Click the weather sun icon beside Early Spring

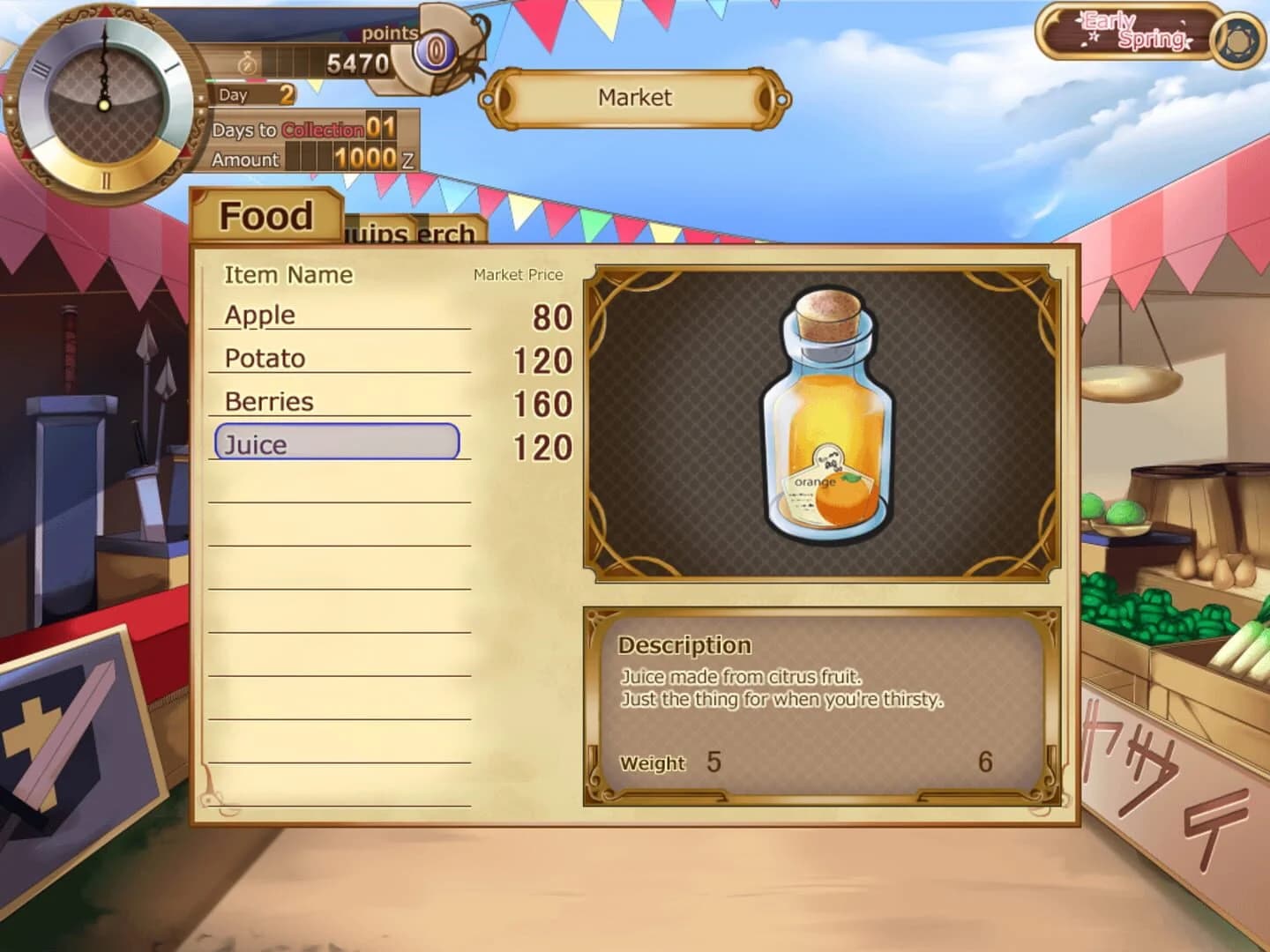1236,39
